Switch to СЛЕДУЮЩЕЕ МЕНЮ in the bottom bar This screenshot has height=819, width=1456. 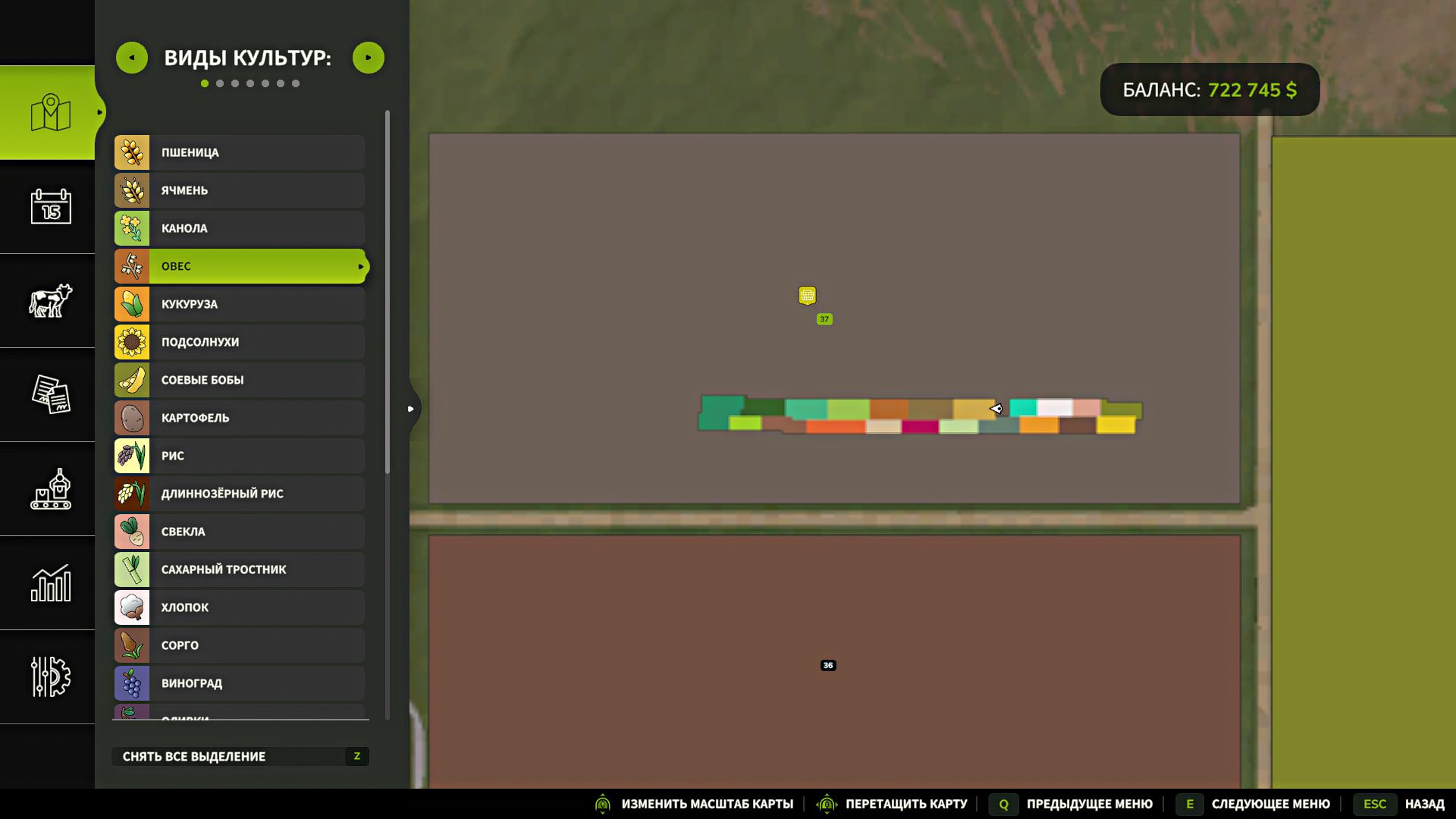pos(1271,804)
